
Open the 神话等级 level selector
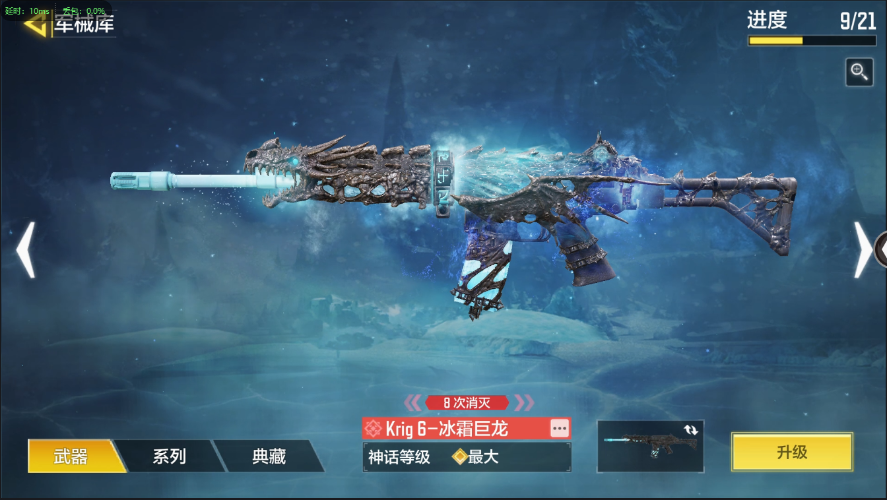pos(466,457)
